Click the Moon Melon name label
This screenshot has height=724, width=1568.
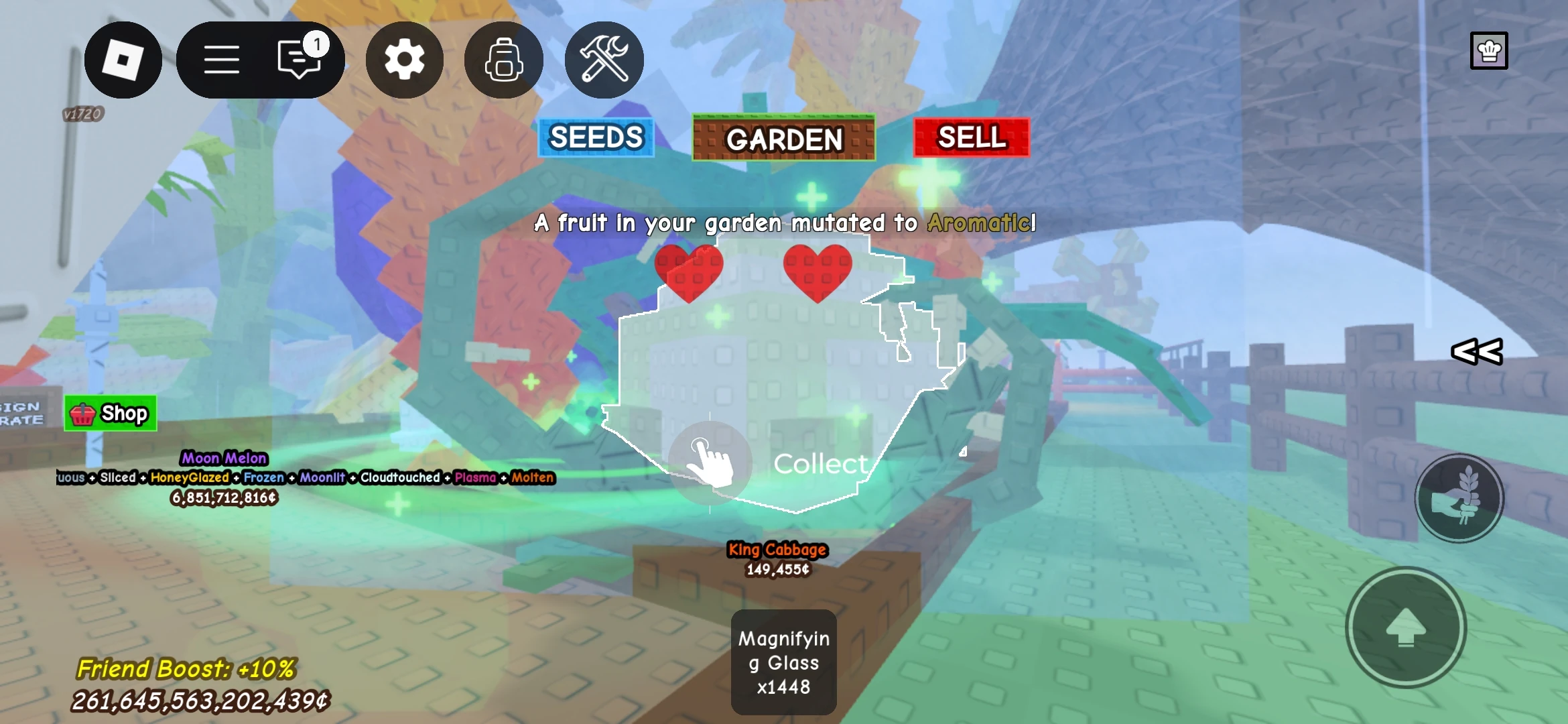[224, 458]
